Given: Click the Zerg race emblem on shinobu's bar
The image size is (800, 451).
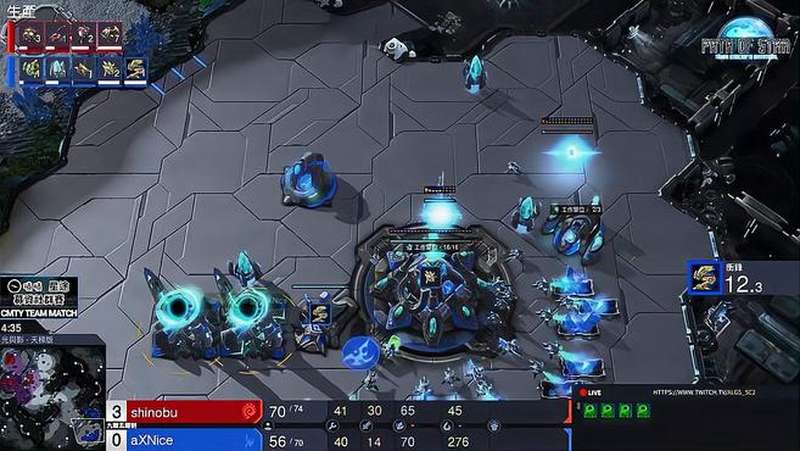Looking at the screenshot, I should (247, 411).
